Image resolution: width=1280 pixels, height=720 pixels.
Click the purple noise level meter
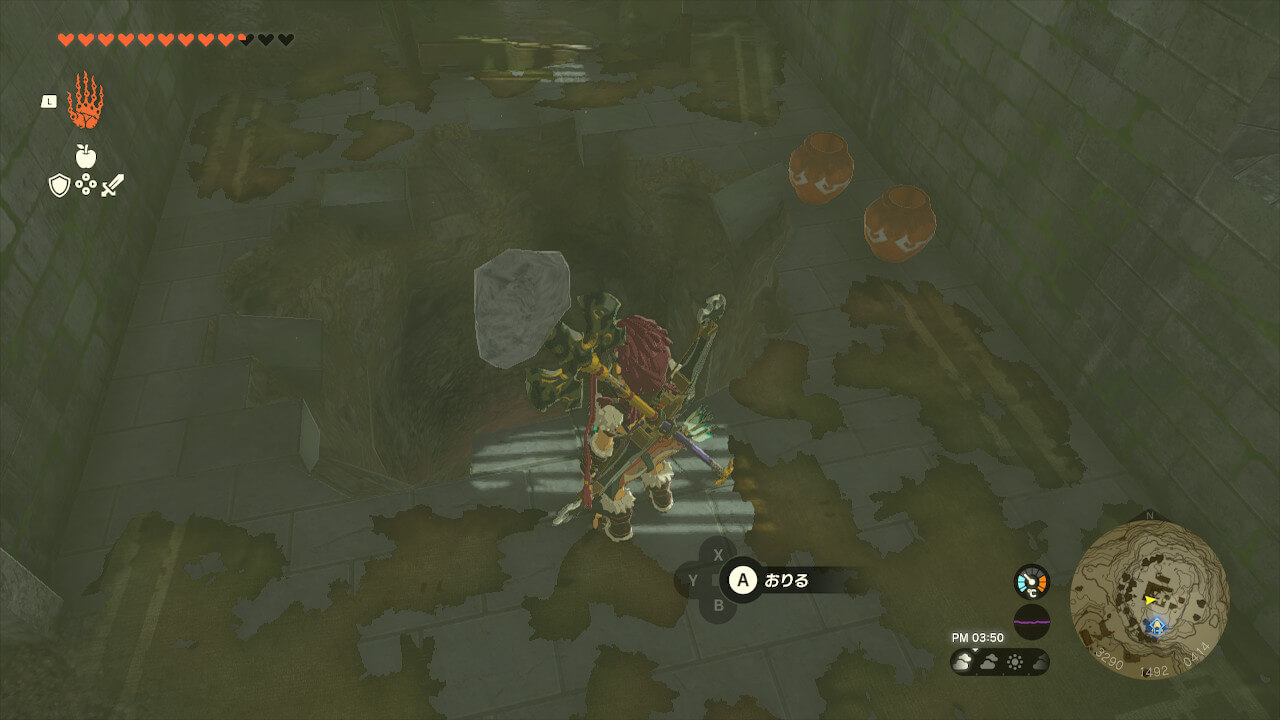point(1031,621)
